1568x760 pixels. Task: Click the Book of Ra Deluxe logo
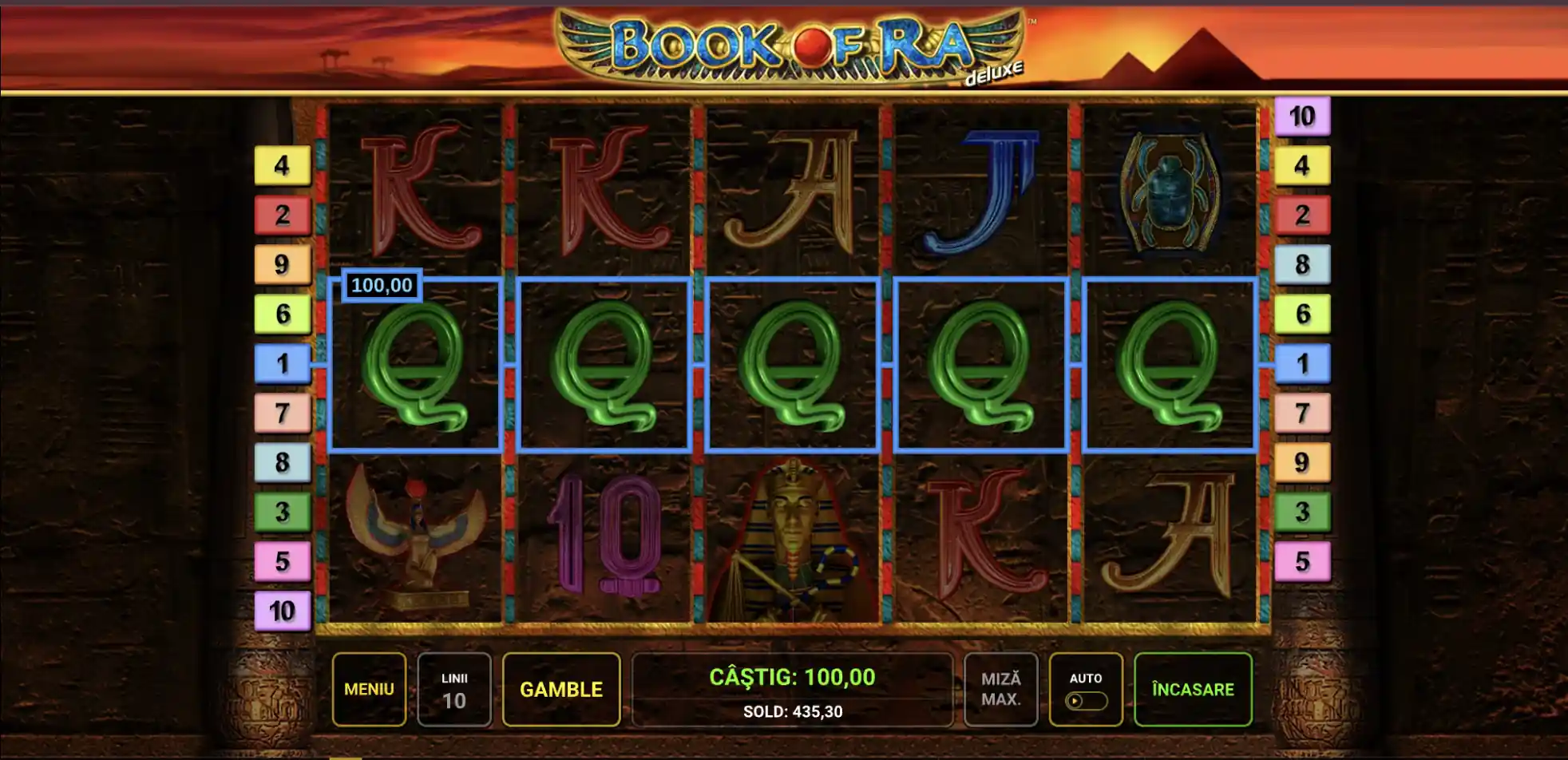(x=790, y=44)
